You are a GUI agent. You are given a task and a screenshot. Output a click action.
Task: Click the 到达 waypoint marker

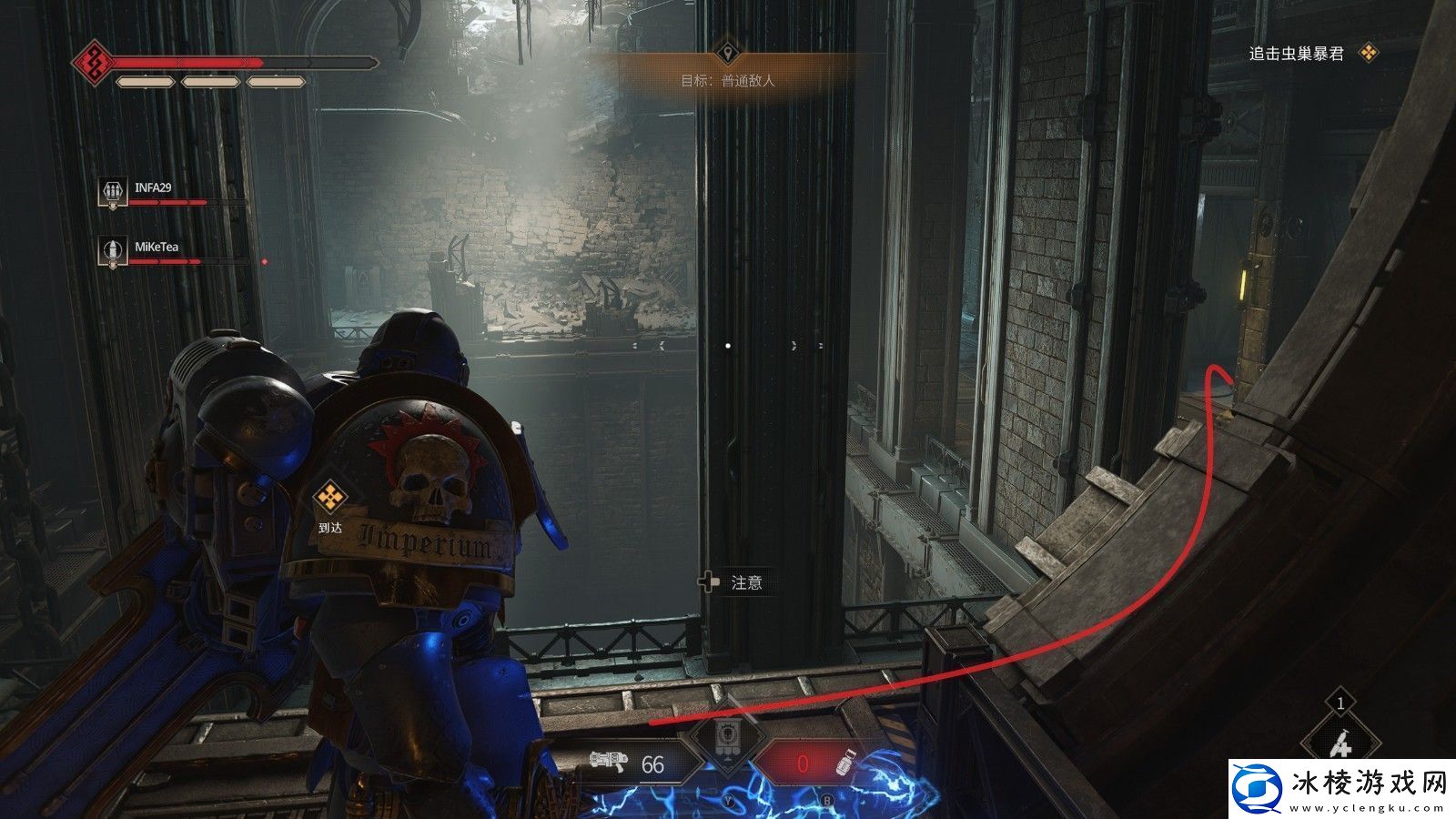click(x=329, y=499)
